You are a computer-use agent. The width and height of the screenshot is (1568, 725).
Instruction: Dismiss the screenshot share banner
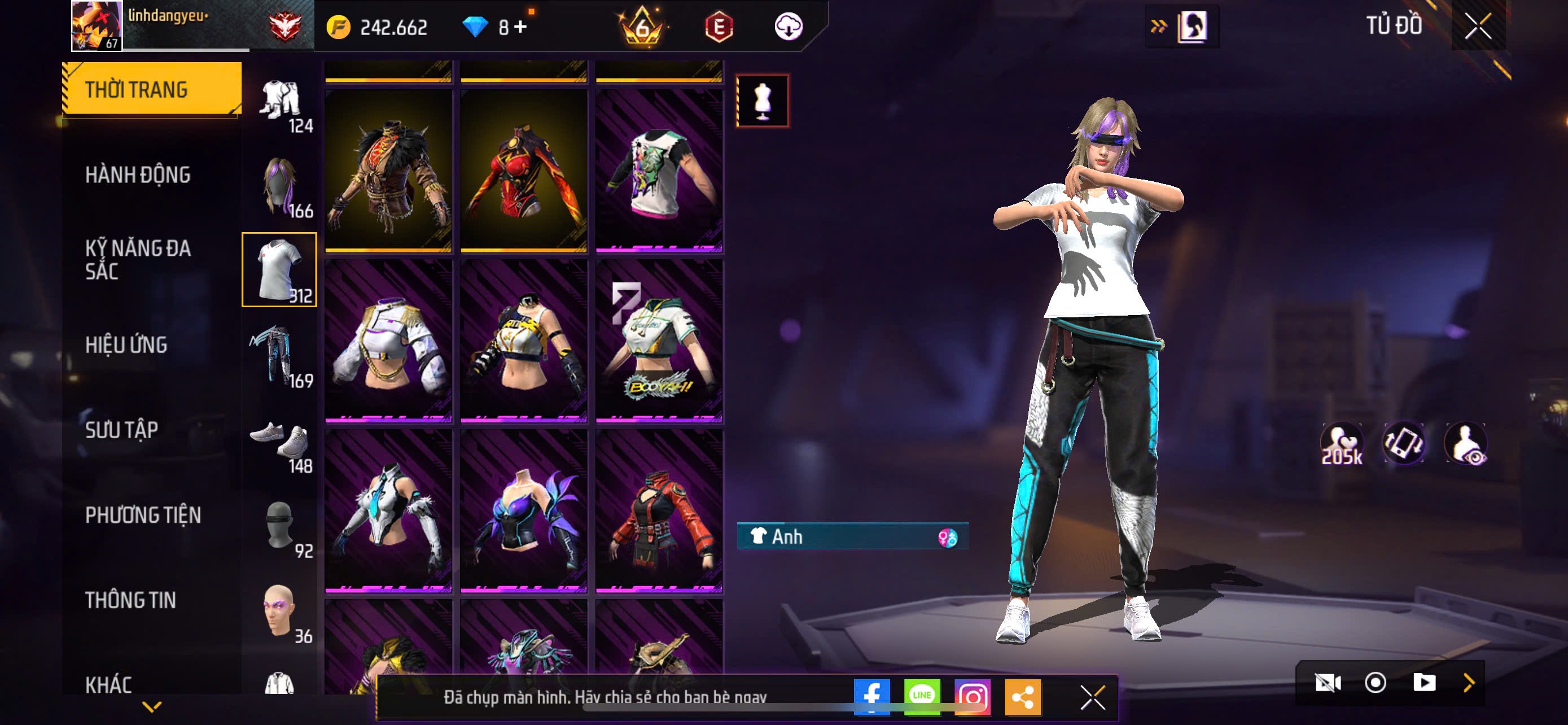1093,697
